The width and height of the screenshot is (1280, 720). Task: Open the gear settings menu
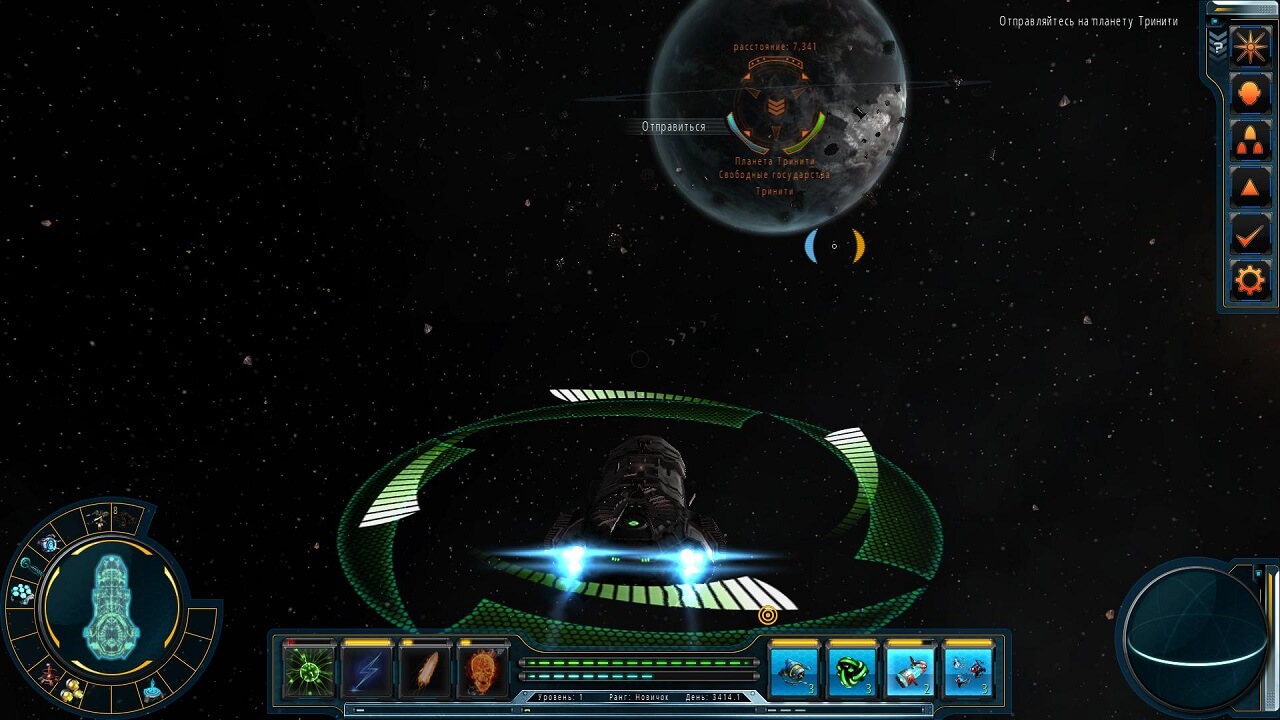click(x=1250, y=281)
